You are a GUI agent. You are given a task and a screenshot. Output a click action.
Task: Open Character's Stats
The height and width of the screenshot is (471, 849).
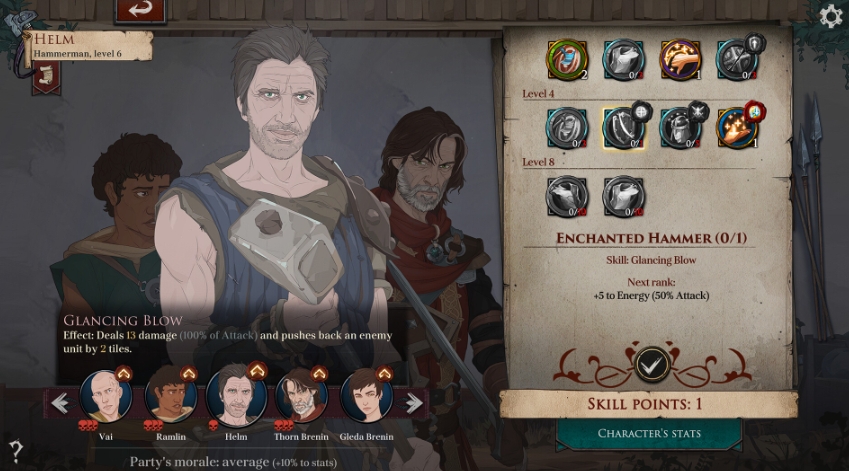[648, 433]
